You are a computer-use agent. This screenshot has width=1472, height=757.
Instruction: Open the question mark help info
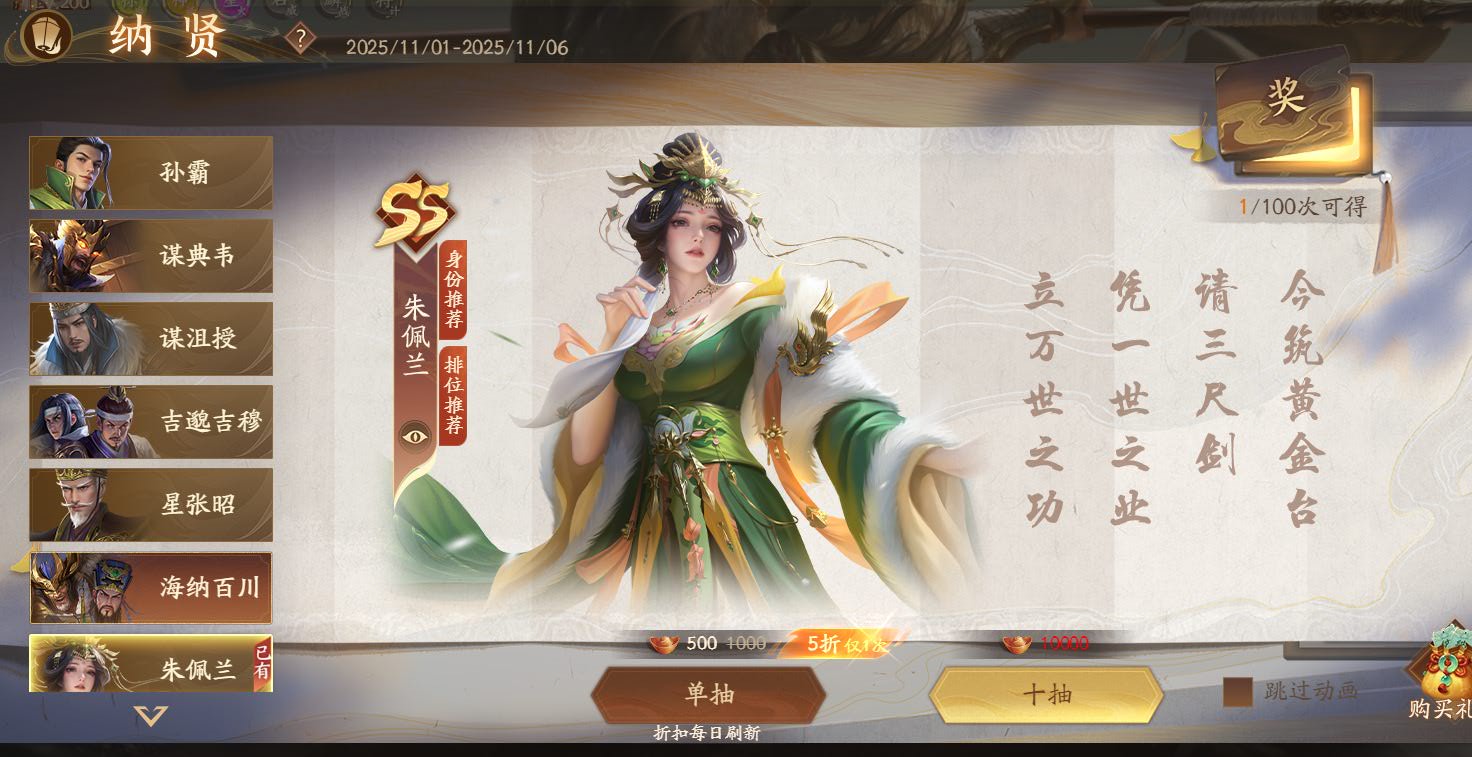coord(300,39)
